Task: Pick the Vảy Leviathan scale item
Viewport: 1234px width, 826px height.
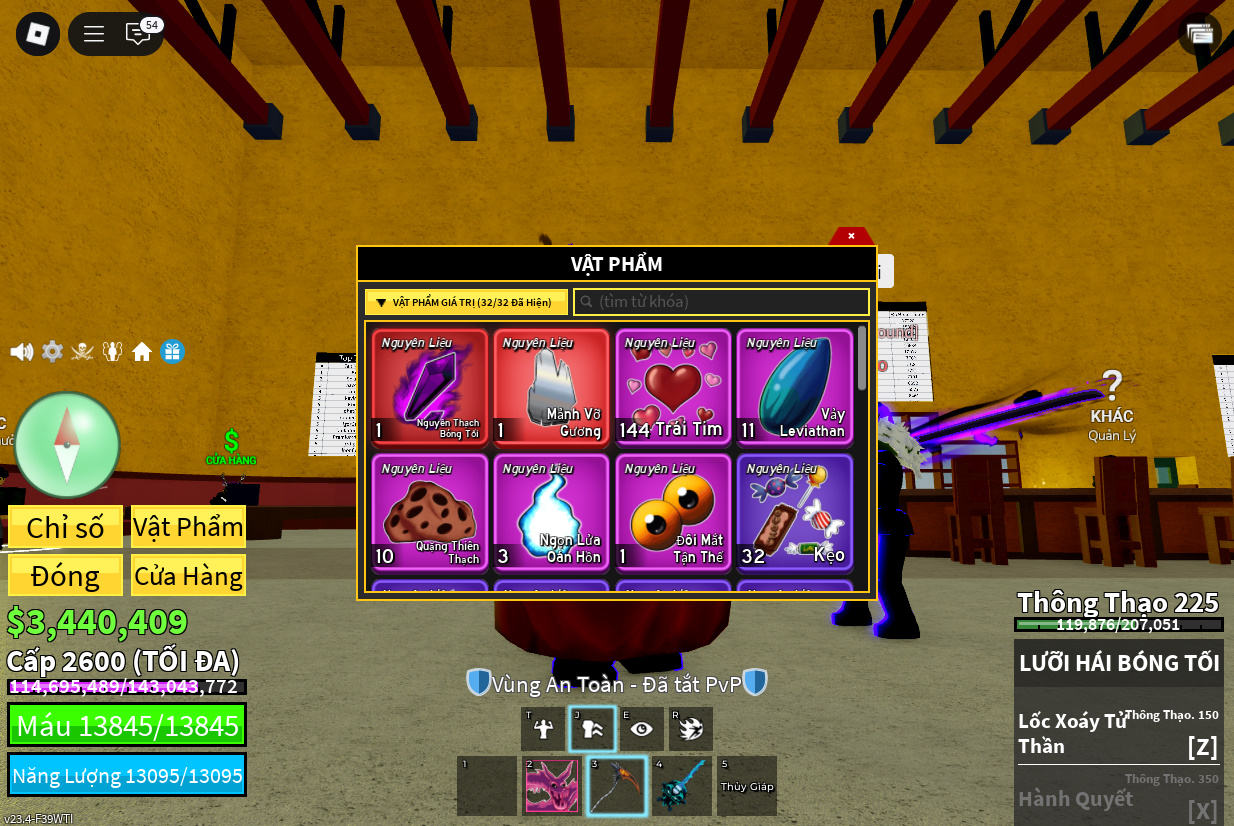Action: 795,387
